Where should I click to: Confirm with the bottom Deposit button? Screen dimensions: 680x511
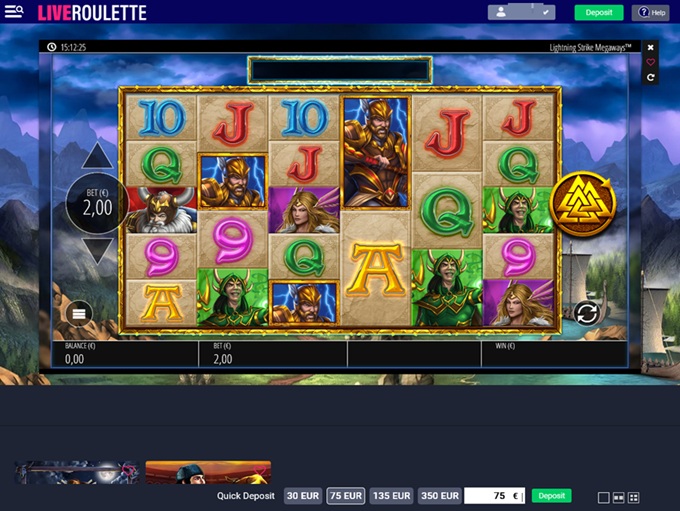tap(551, 496)
